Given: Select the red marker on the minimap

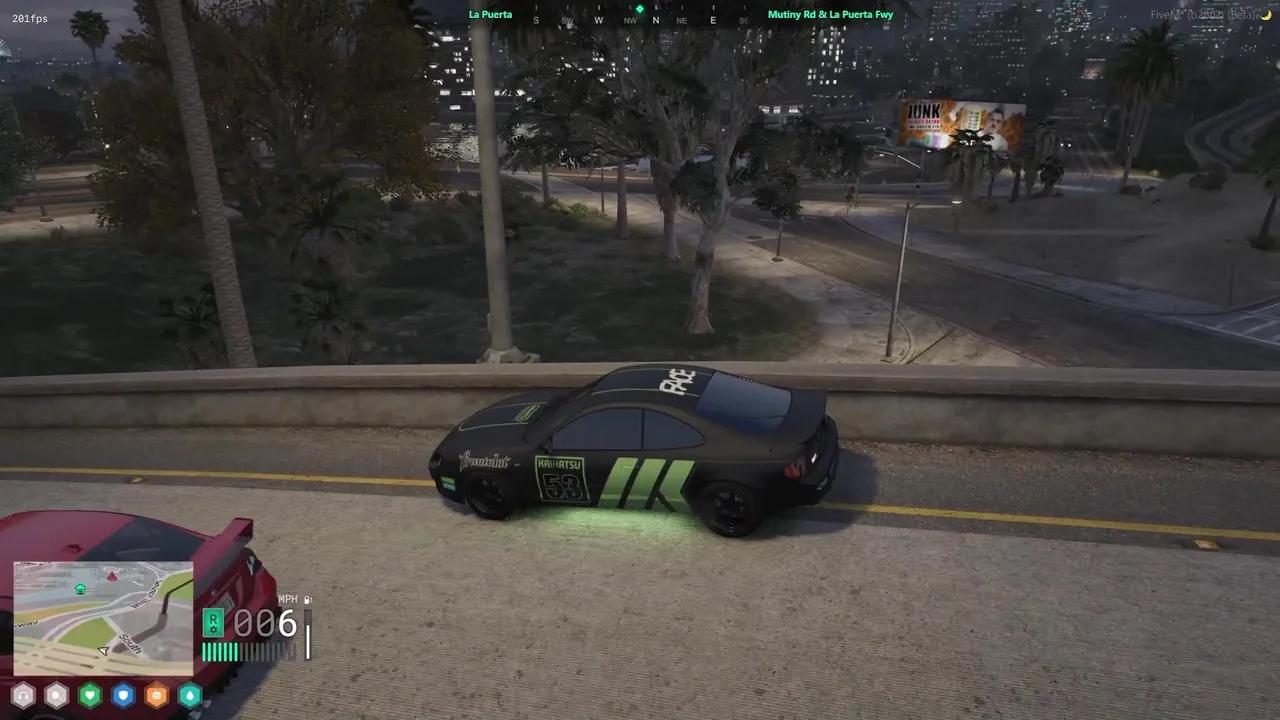Looking at the screenshot, I should pyautogui.click(x=111, y=577).
